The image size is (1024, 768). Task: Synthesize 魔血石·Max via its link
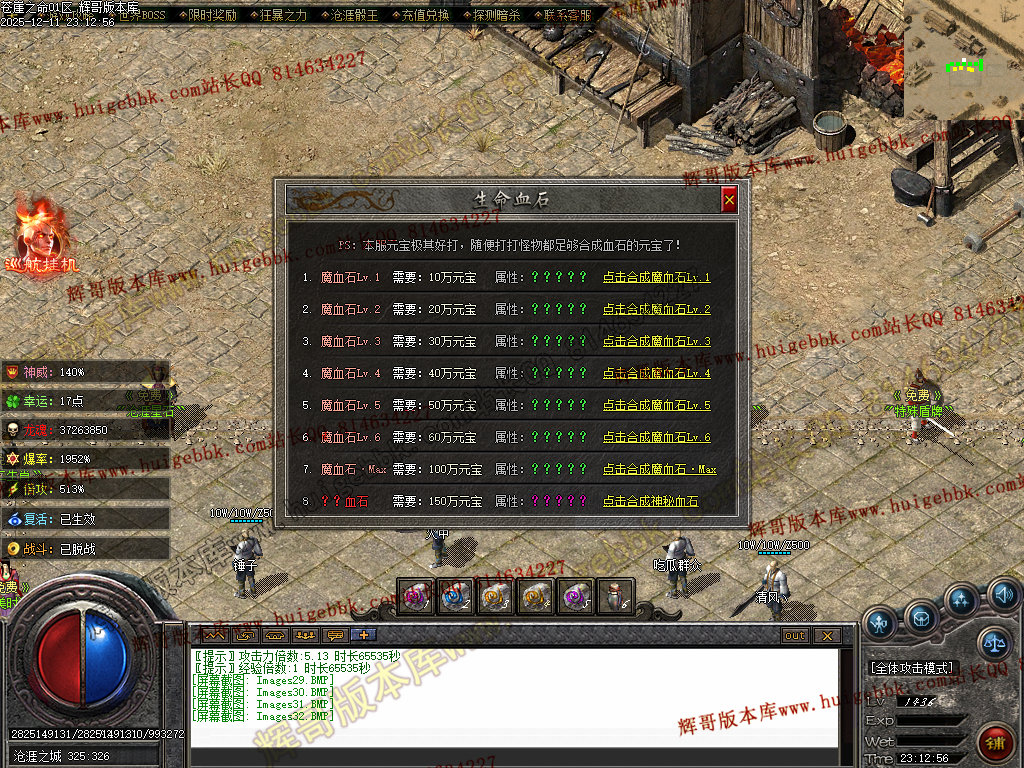pos(659,469)
